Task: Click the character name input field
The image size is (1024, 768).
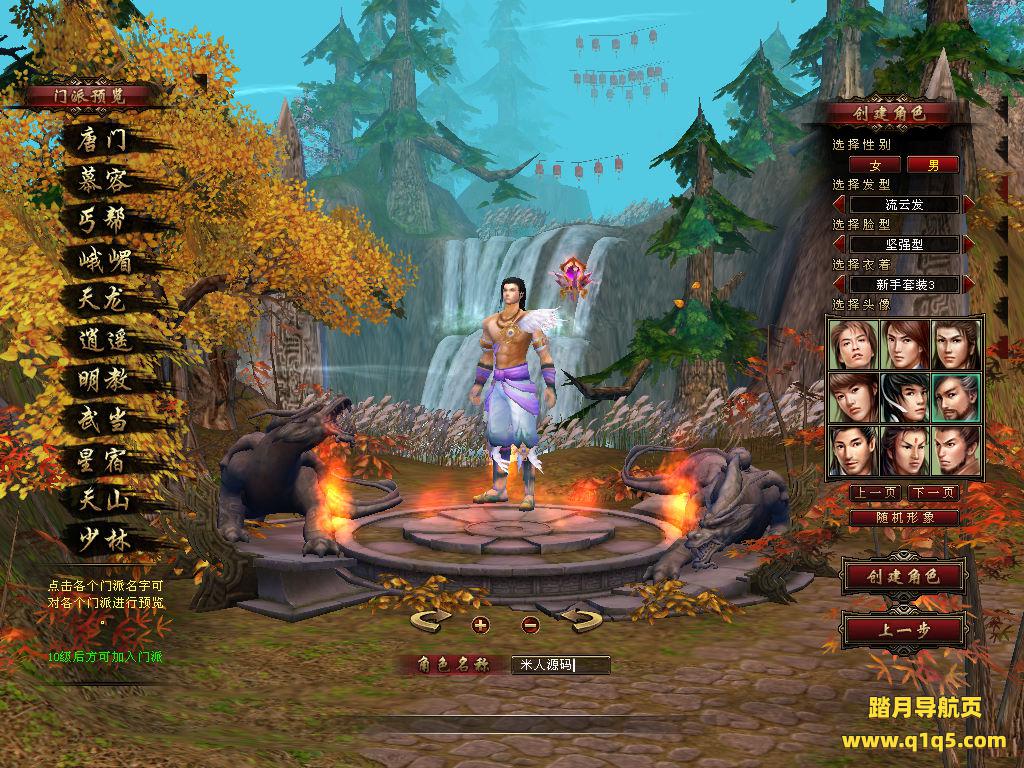Action: point(559,664)
